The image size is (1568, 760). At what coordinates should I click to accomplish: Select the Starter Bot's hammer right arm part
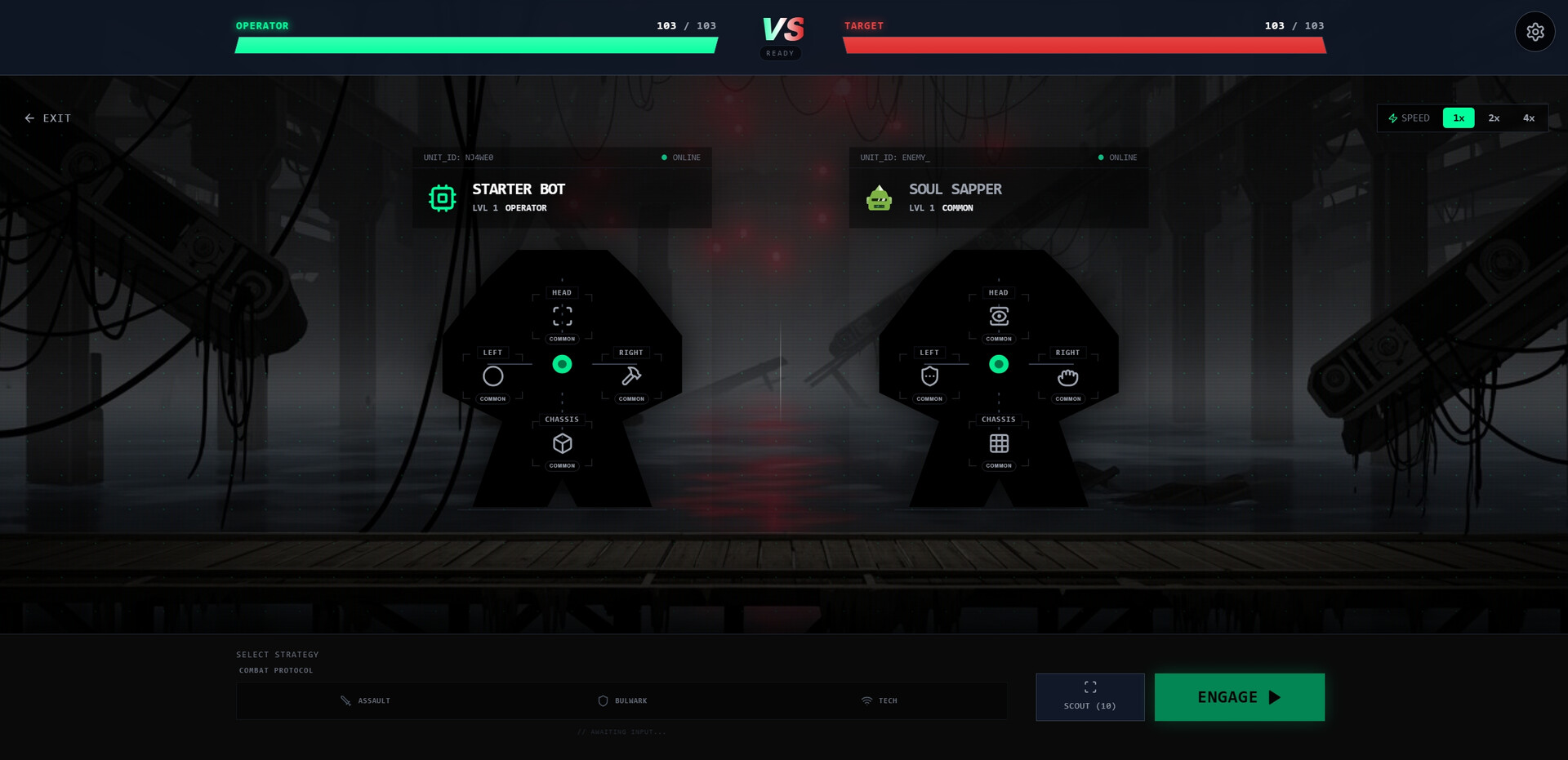click(630, 376)
